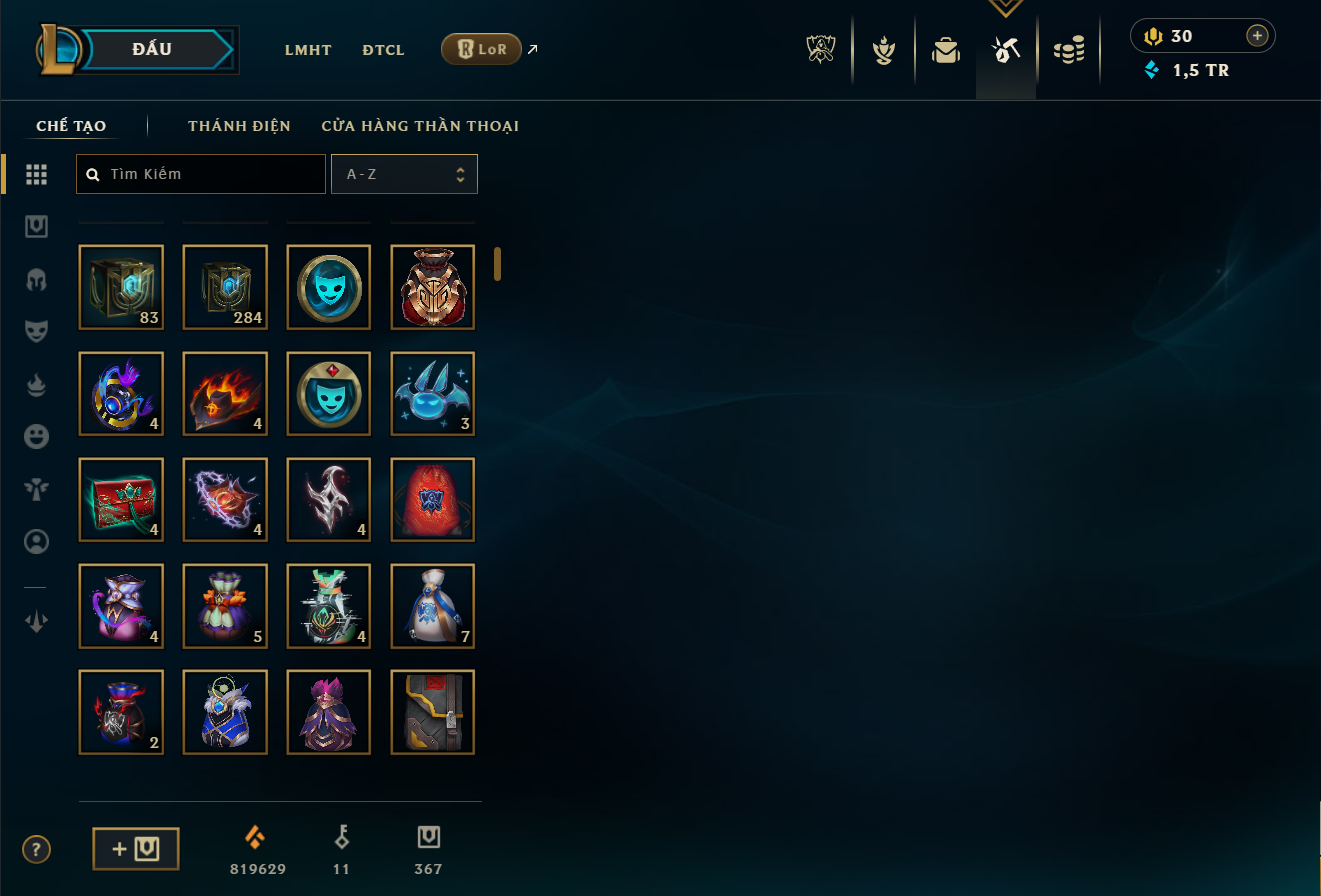Screen dimensions: 1321x896
Task: Switch to the ĐTCL section
Action: pyautogui.click(x=383, y=50)
